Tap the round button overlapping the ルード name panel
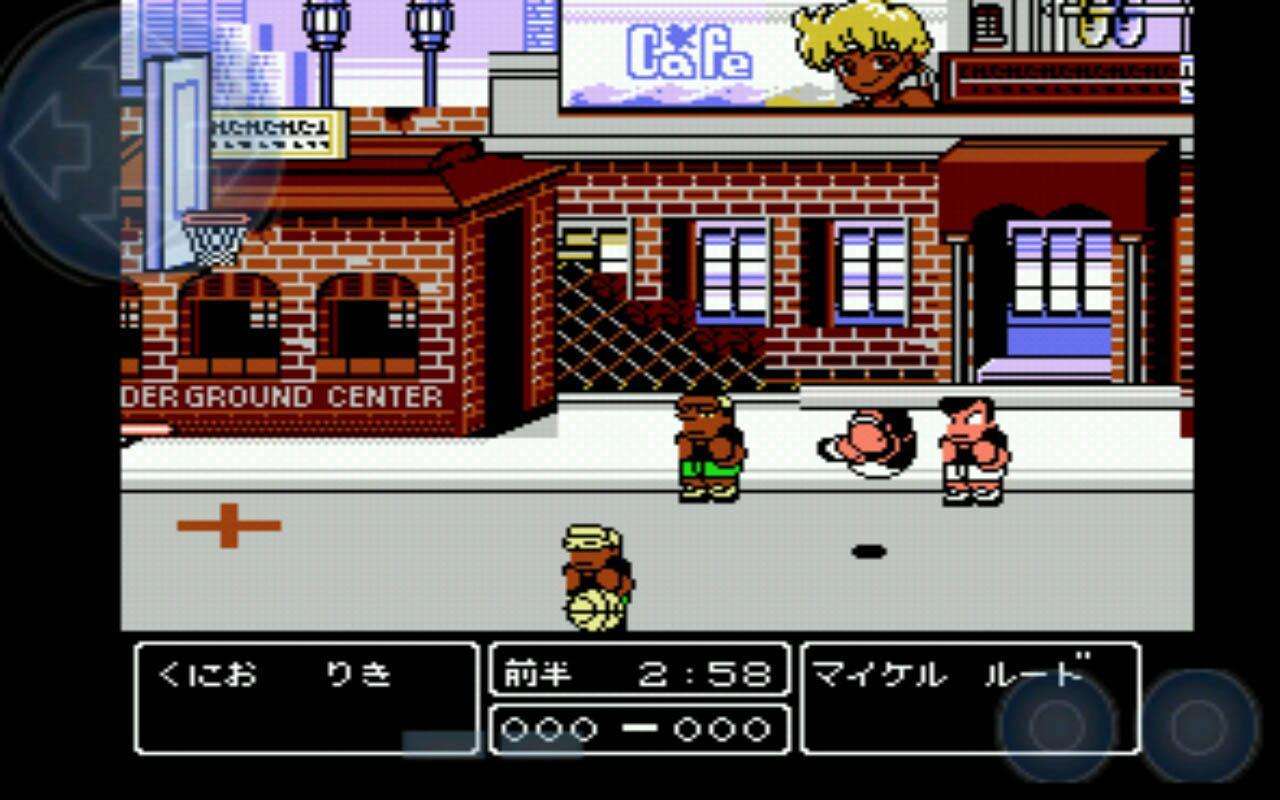 [x=1057, y=723]
